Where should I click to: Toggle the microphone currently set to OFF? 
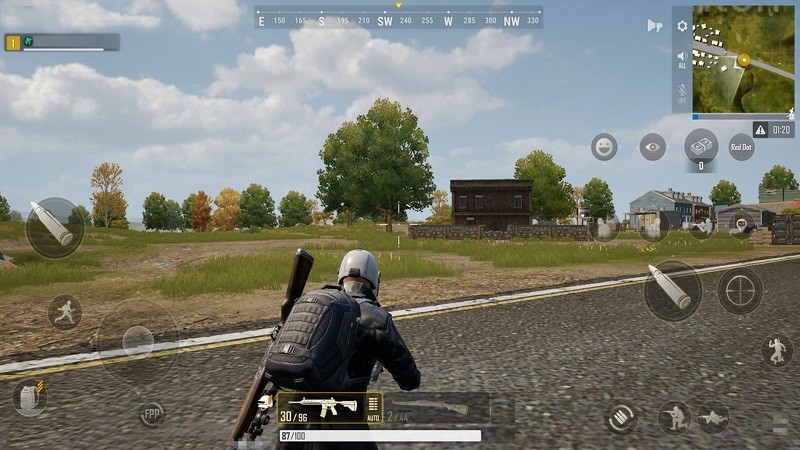tap(682, 95)
